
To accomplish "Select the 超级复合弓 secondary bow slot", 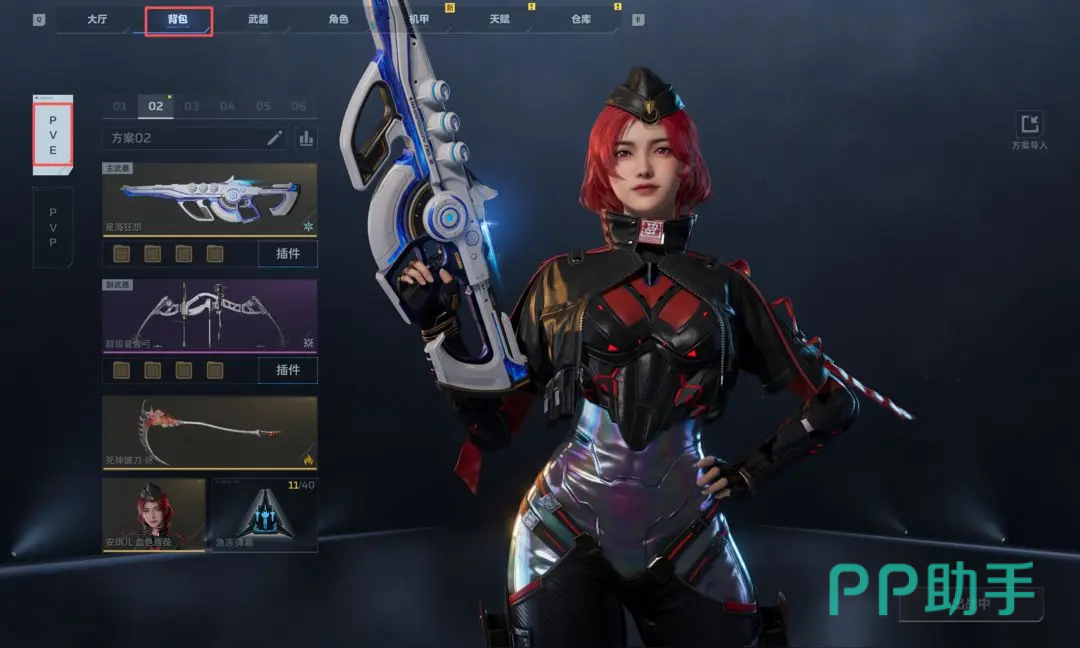I will coord(210,315).
